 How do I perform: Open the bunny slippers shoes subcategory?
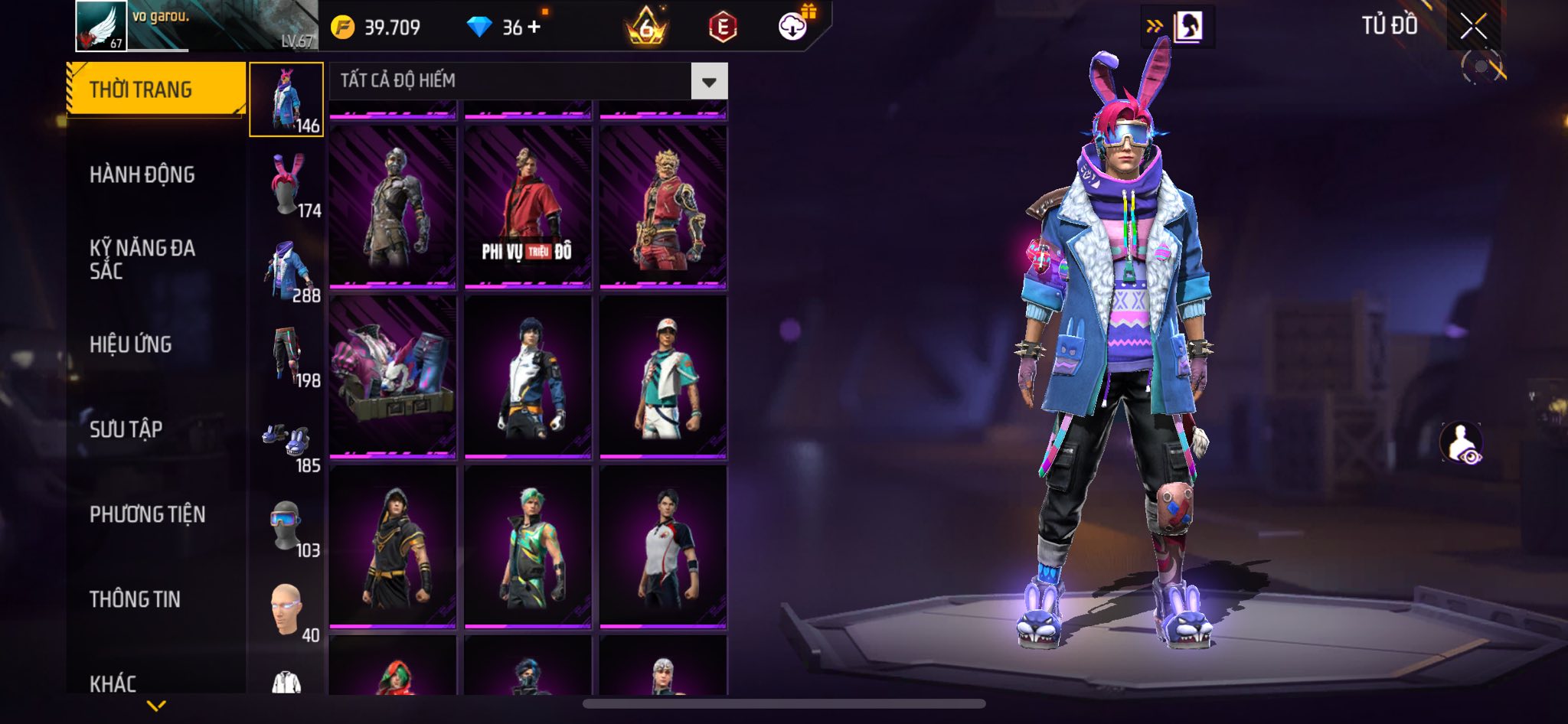click(287, 441)
